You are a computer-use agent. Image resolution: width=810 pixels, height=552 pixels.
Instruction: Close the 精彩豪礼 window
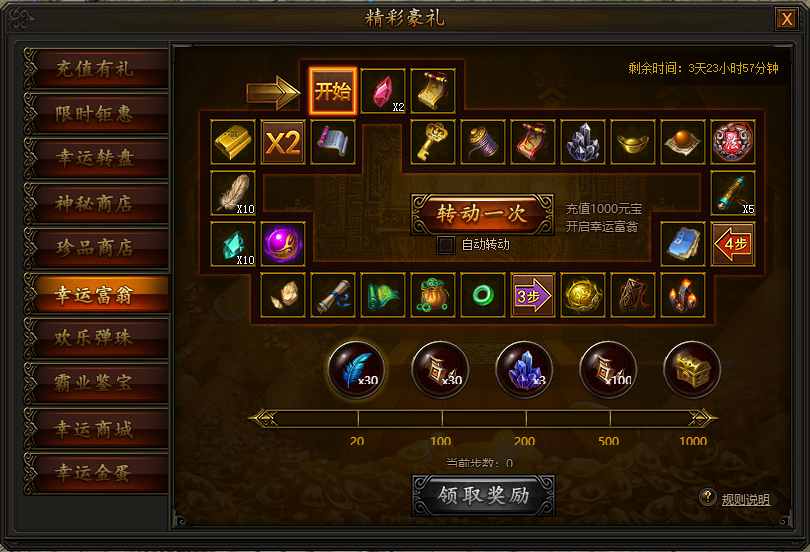pyautogui.click(x=787, y=19)
